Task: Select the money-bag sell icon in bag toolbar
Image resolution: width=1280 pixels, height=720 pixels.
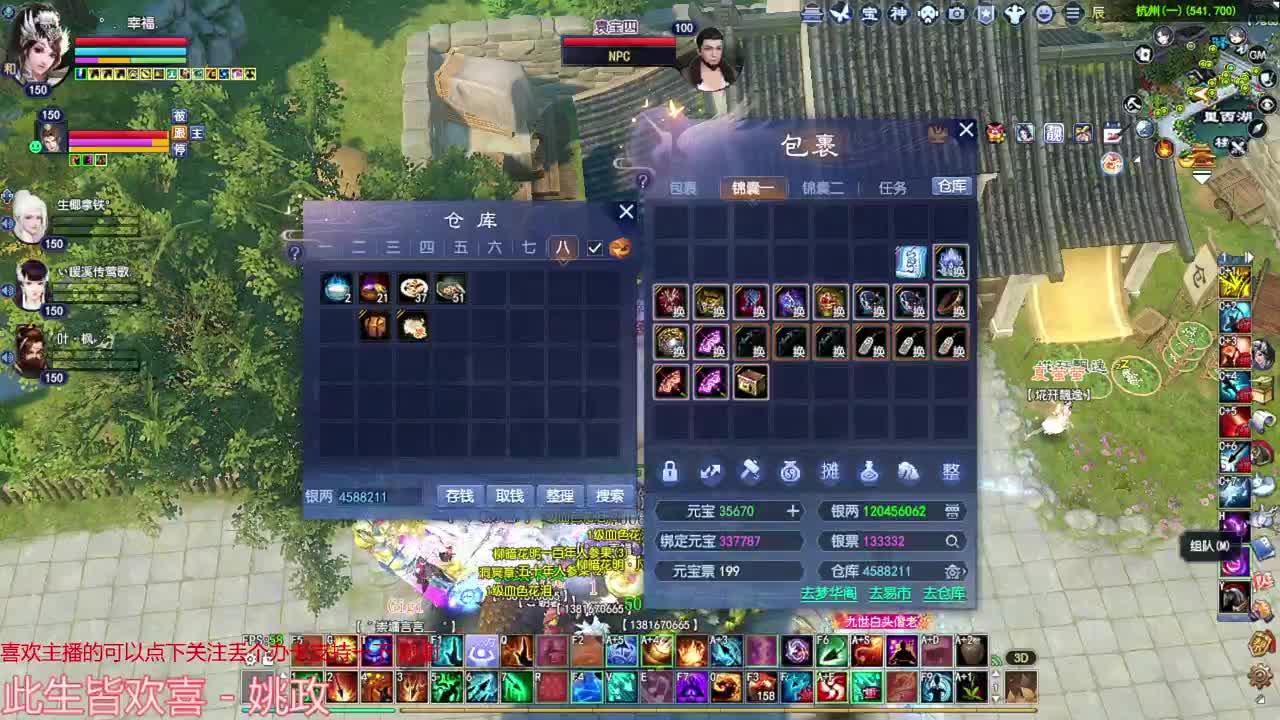Action: 791,471
